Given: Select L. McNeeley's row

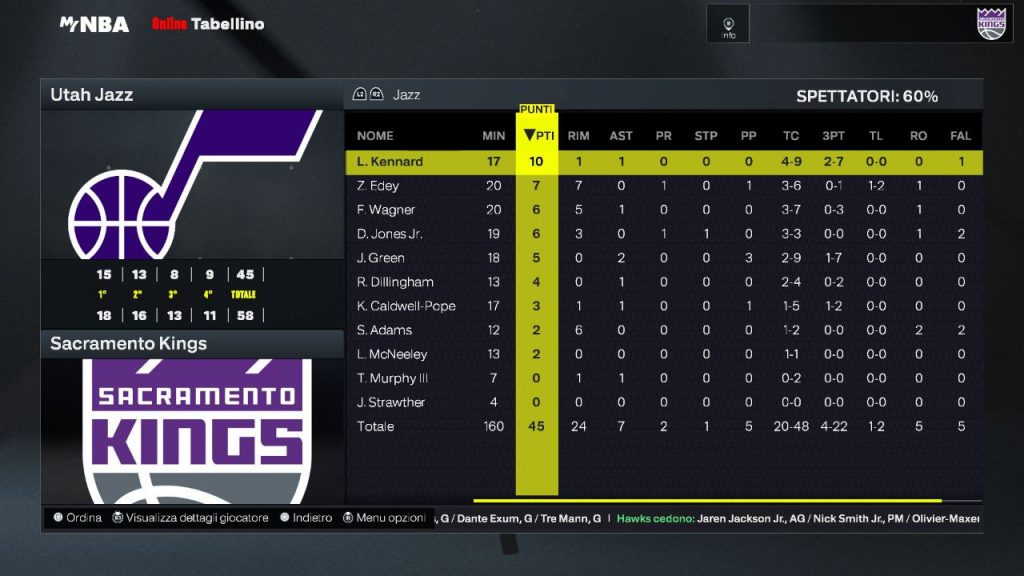Looking at the screenshot, I should [392, 354].
